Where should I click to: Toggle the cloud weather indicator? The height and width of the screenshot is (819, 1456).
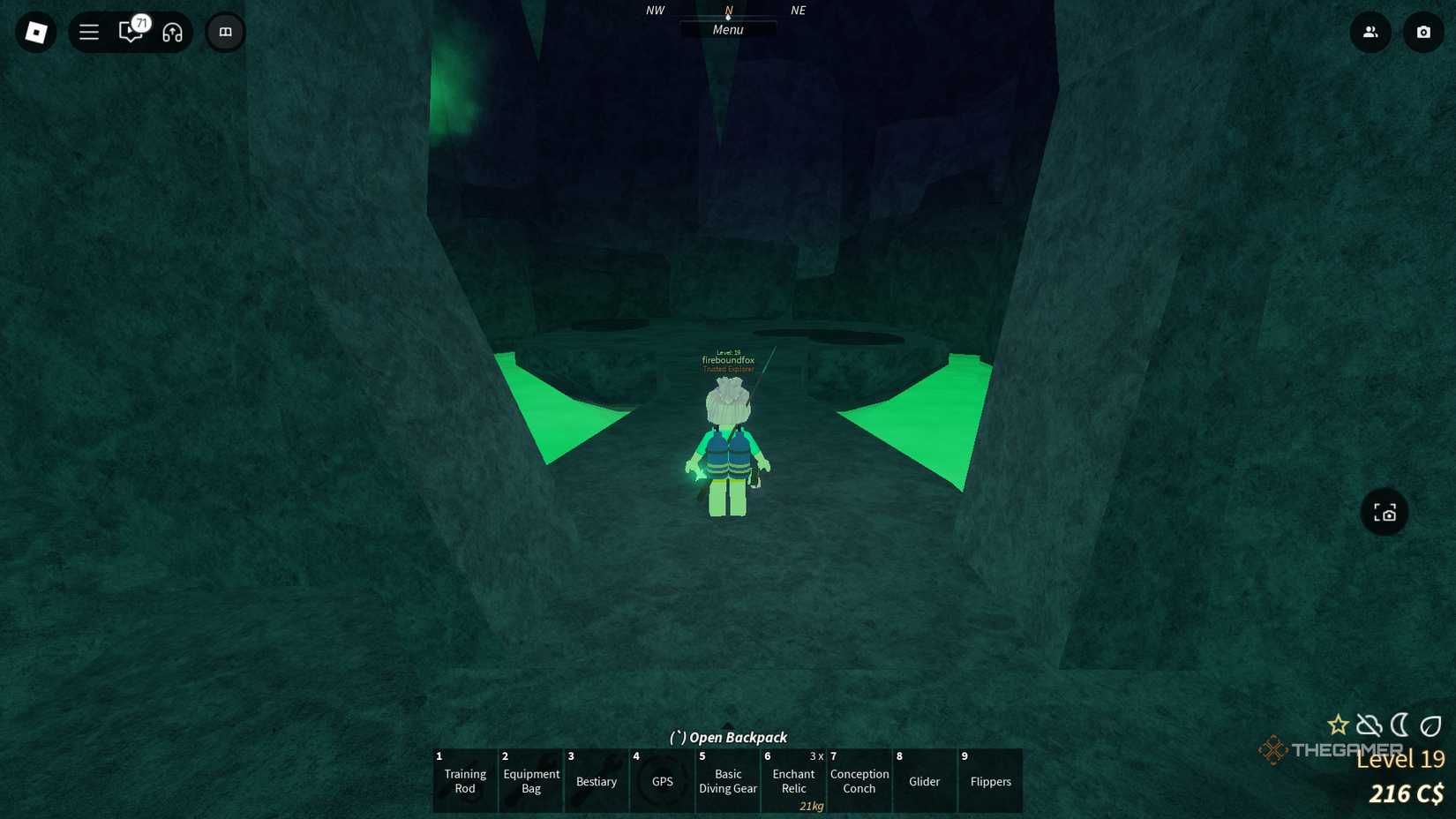1369,725
